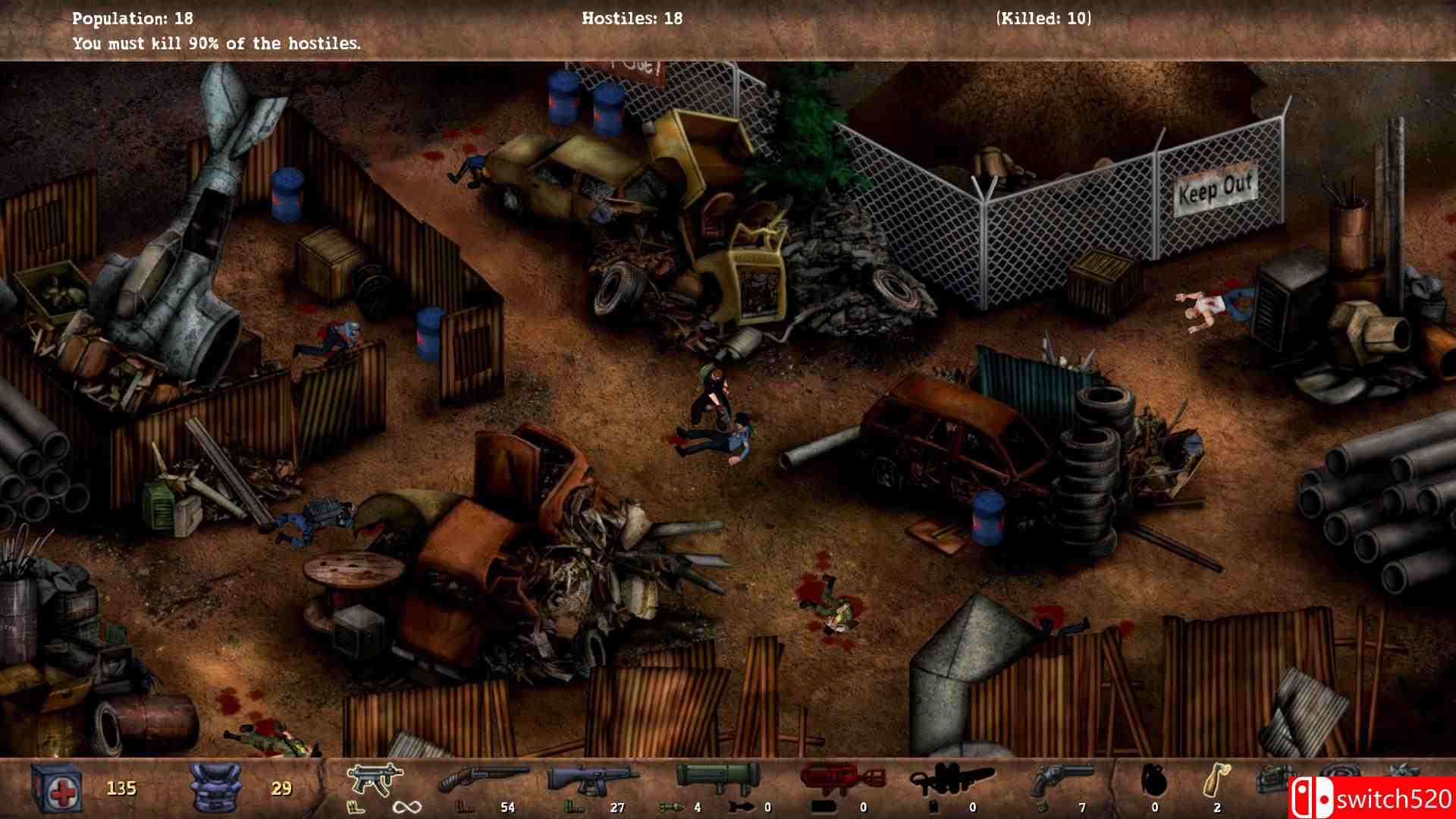Equip the revolver
Screen dimensions: 1456x819
(x=1063, y=780)
